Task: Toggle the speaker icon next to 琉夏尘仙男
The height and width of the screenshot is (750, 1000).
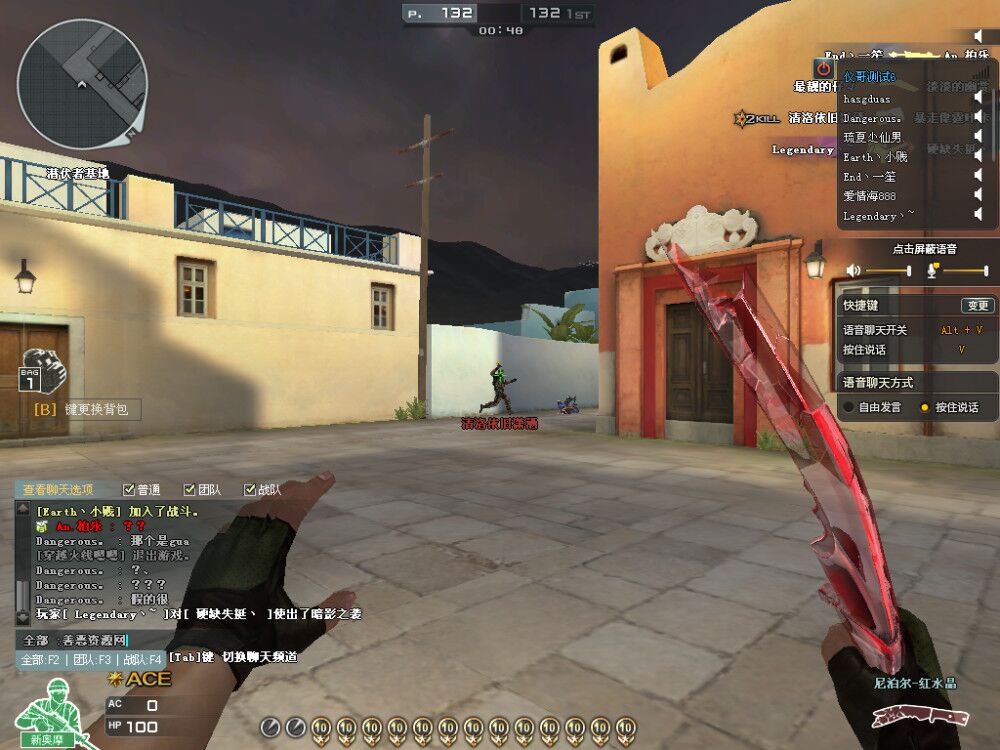Action: tap(979, 137)
